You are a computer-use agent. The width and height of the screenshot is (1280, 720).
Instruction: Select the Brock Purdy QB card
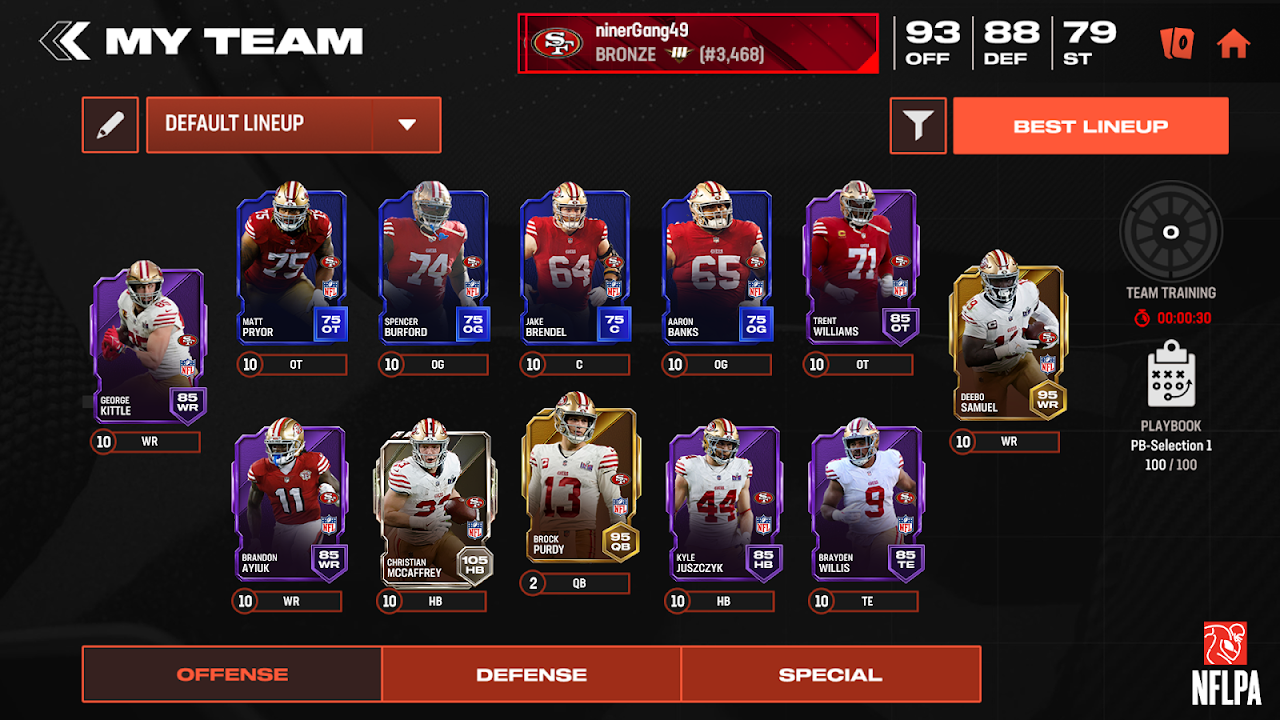point(580,485)
